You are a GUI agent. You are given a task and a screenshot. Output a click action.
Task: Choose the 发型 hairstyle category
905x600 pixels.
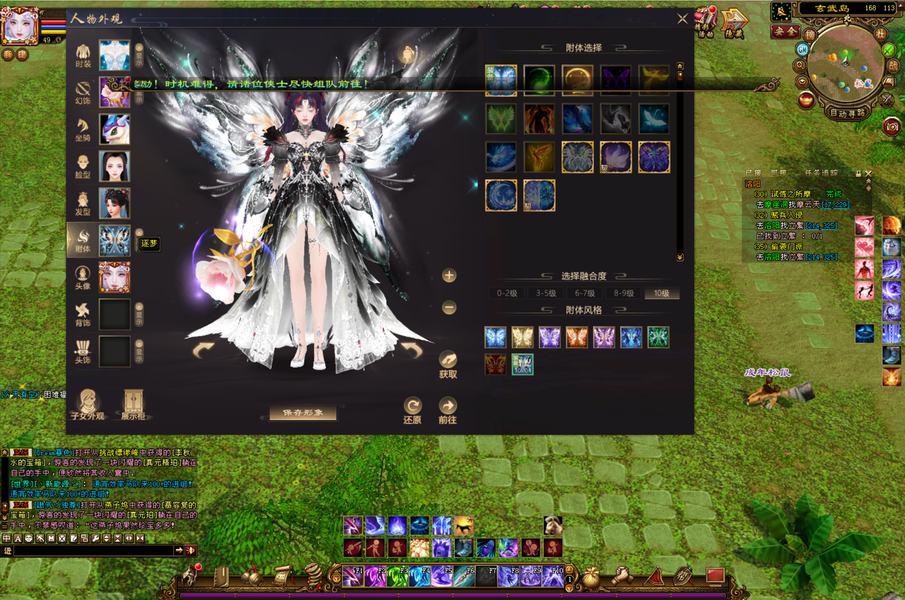[x=84, y=203]
